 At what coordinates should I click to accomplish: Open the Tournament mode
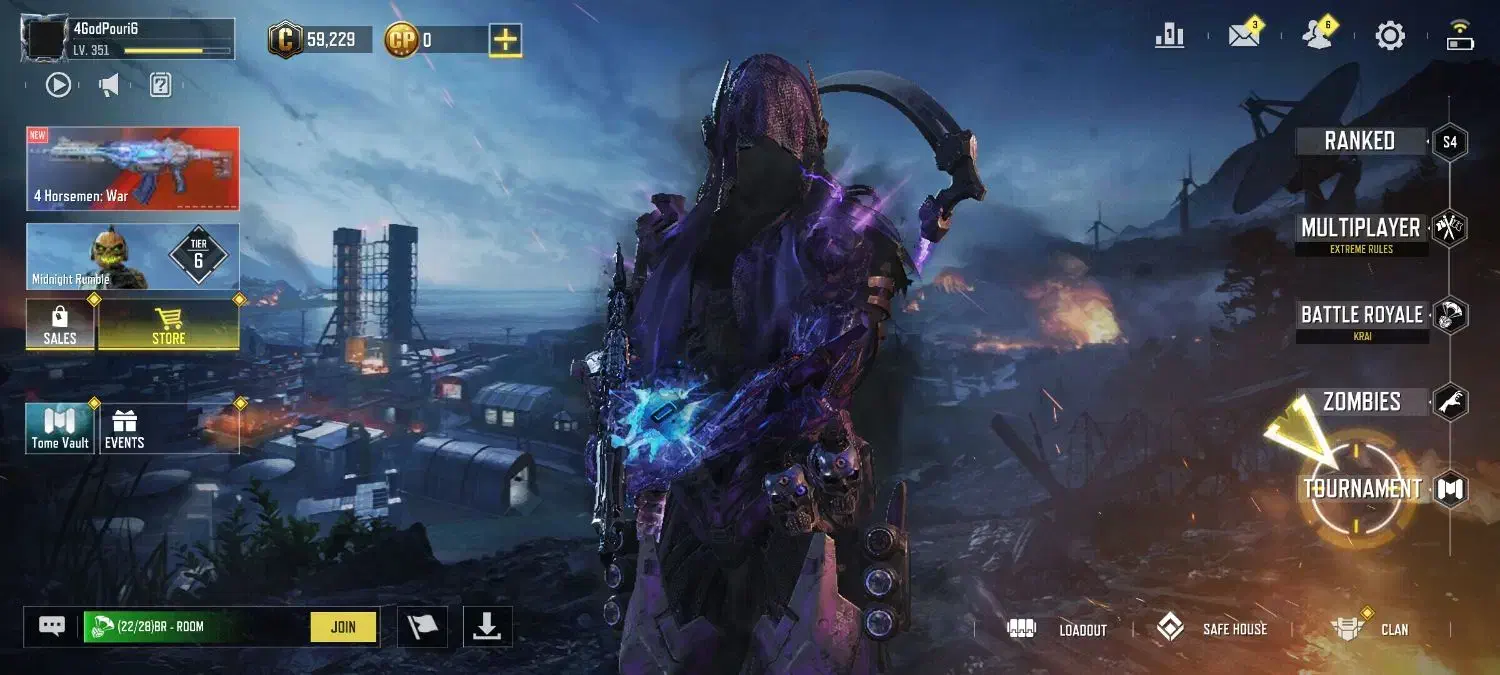pos(1362,489)
